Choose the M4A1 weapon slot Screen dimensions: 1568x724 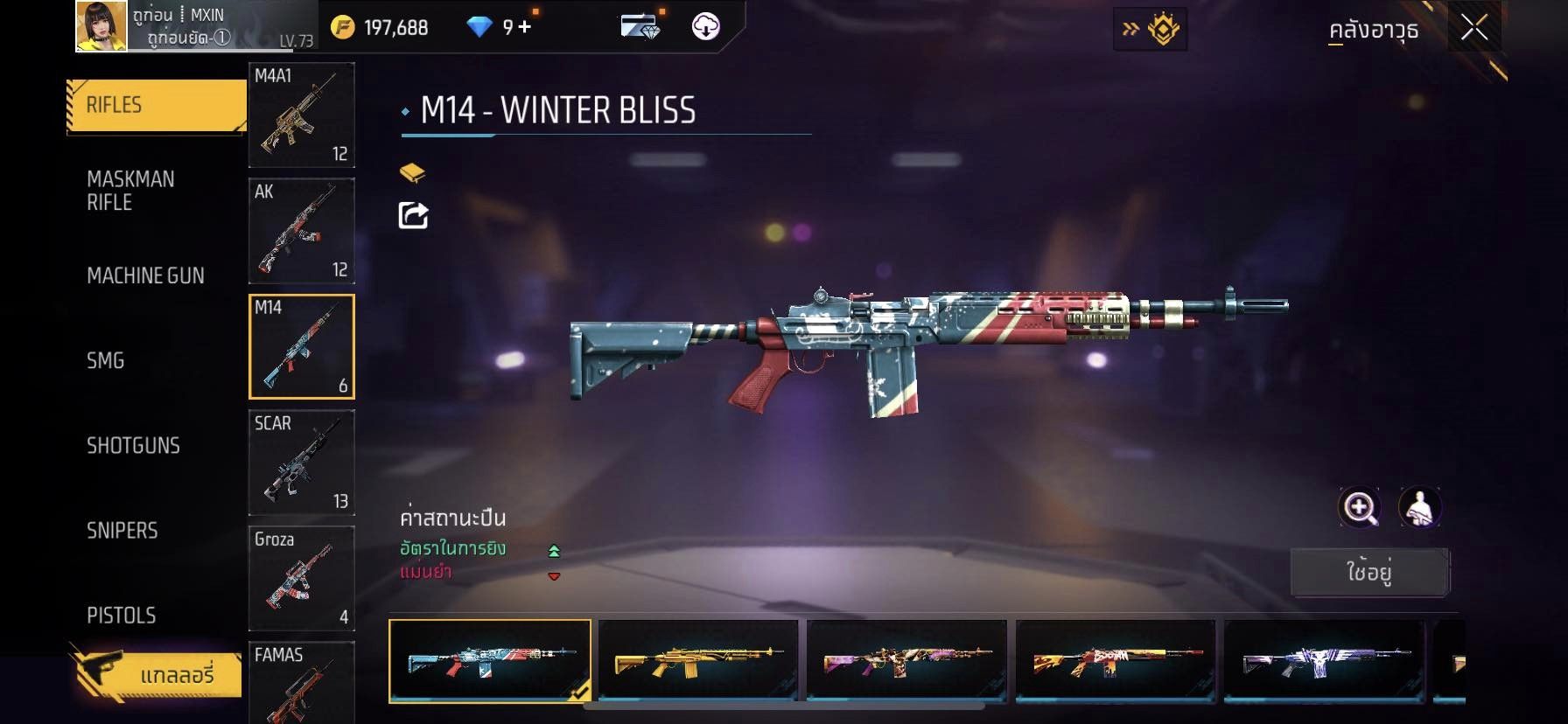click(x=301, y=115)
